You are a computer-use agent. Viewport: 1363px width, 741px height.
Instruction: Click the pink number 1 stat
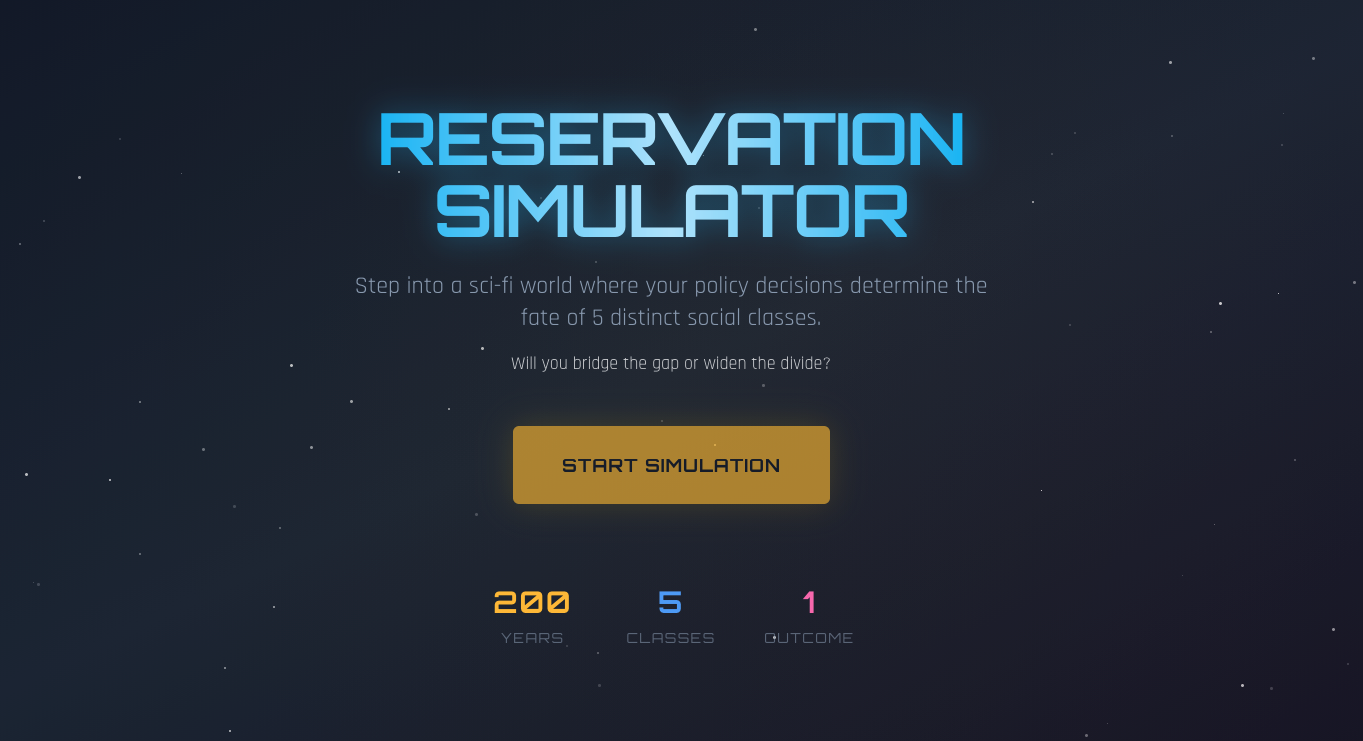808,602
